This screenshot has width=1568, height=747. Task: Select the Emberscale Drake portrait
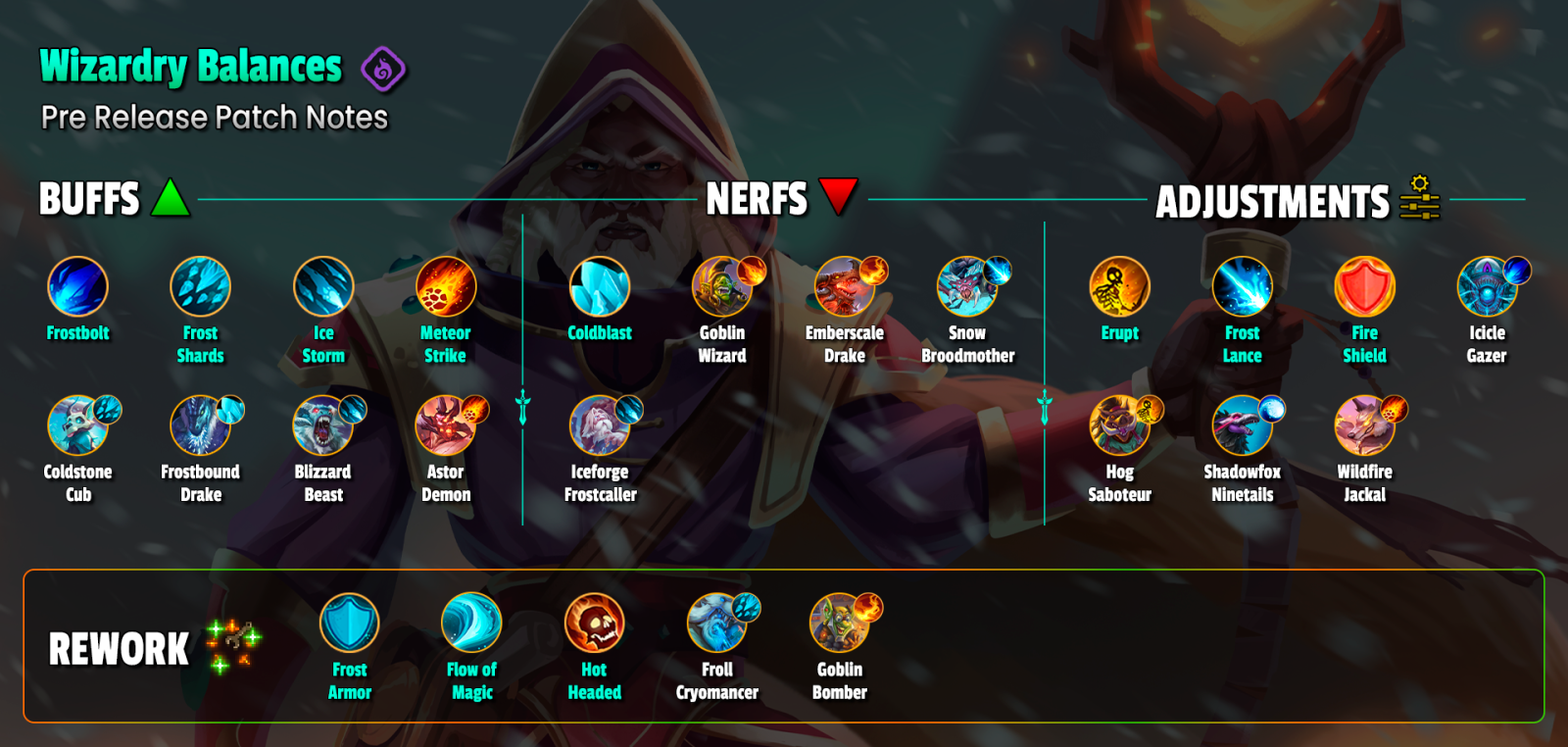[x=845, y=286]
